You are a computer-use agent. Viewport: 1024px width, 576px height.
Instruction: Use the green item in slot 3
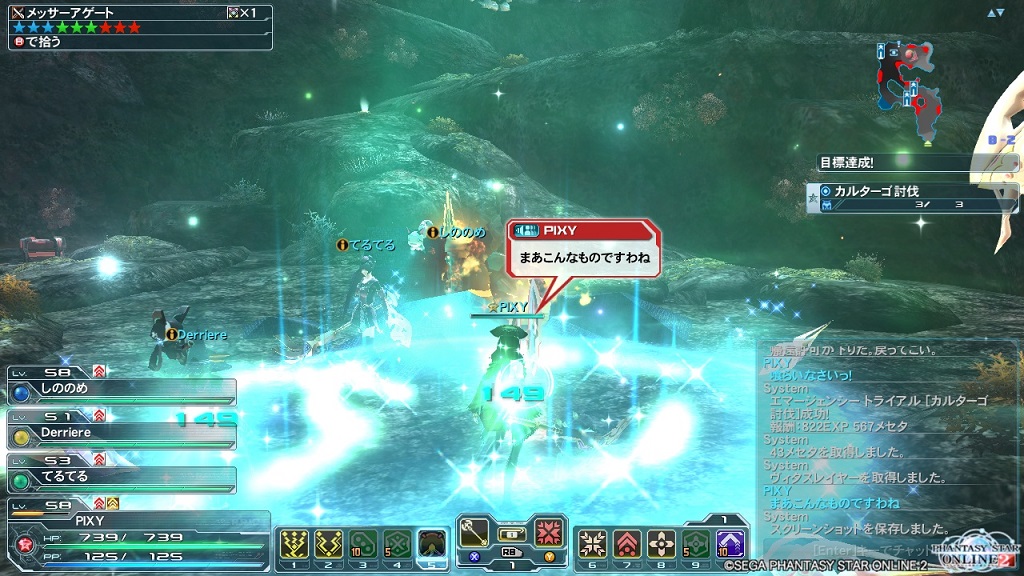point(363,543)
